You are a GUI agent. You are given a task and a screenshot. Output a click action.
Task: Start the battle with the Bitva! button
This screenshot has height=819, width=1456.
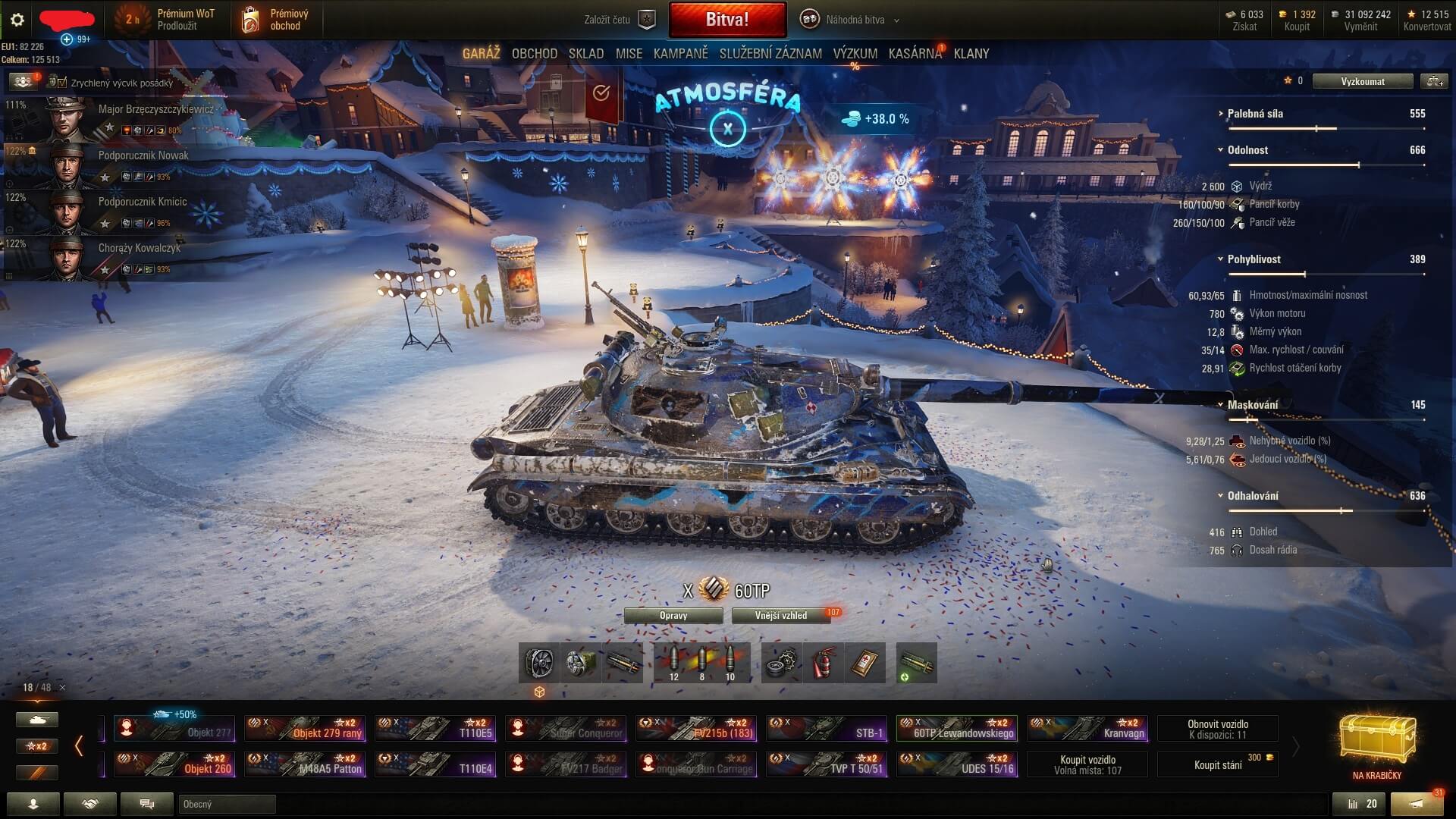tap(727, 20)
